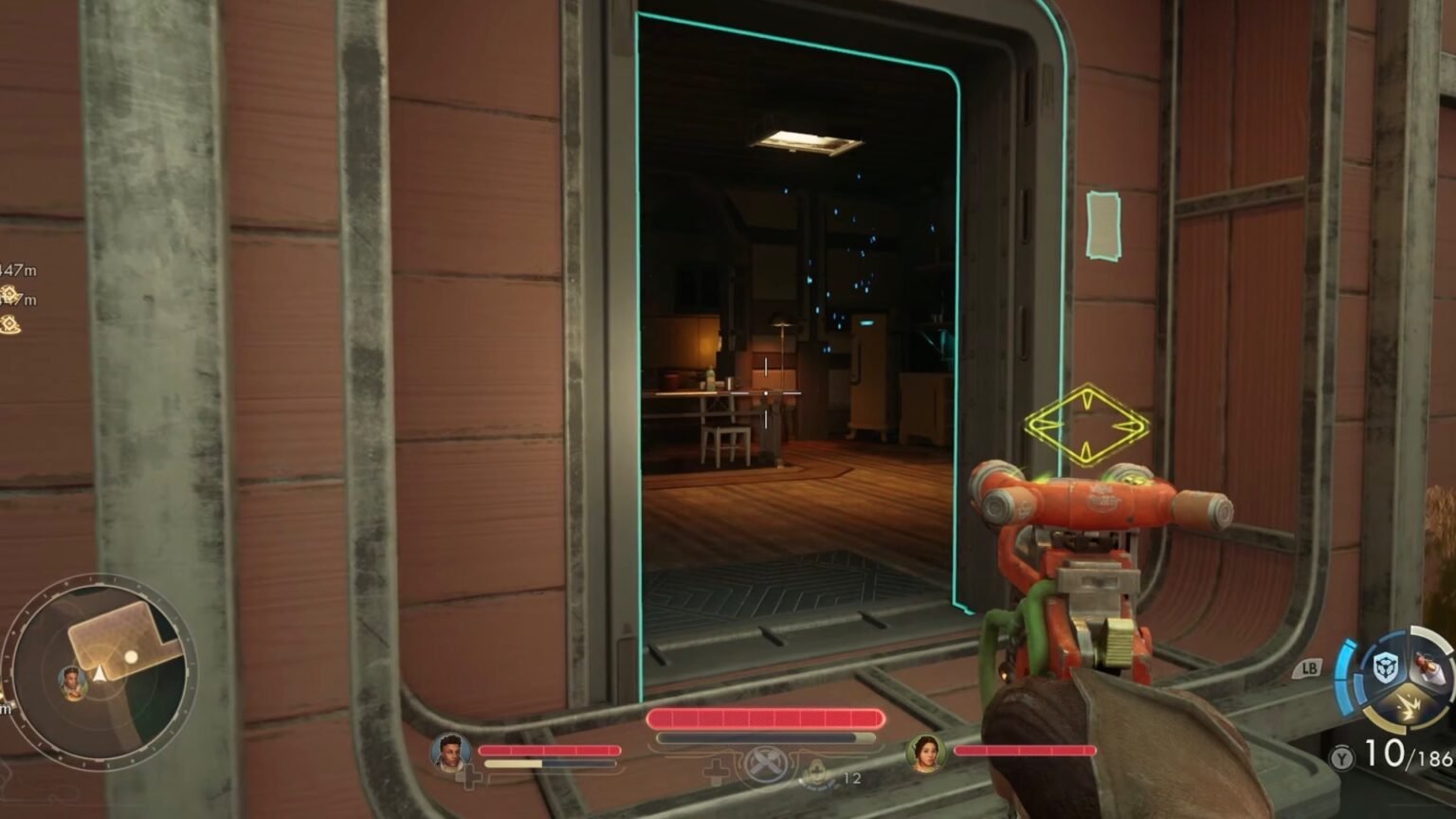The width and height of the screenshot is (1456, 819).
Task: Choose the yellow burst ability segment
Action: click(x=1409, y=708)
